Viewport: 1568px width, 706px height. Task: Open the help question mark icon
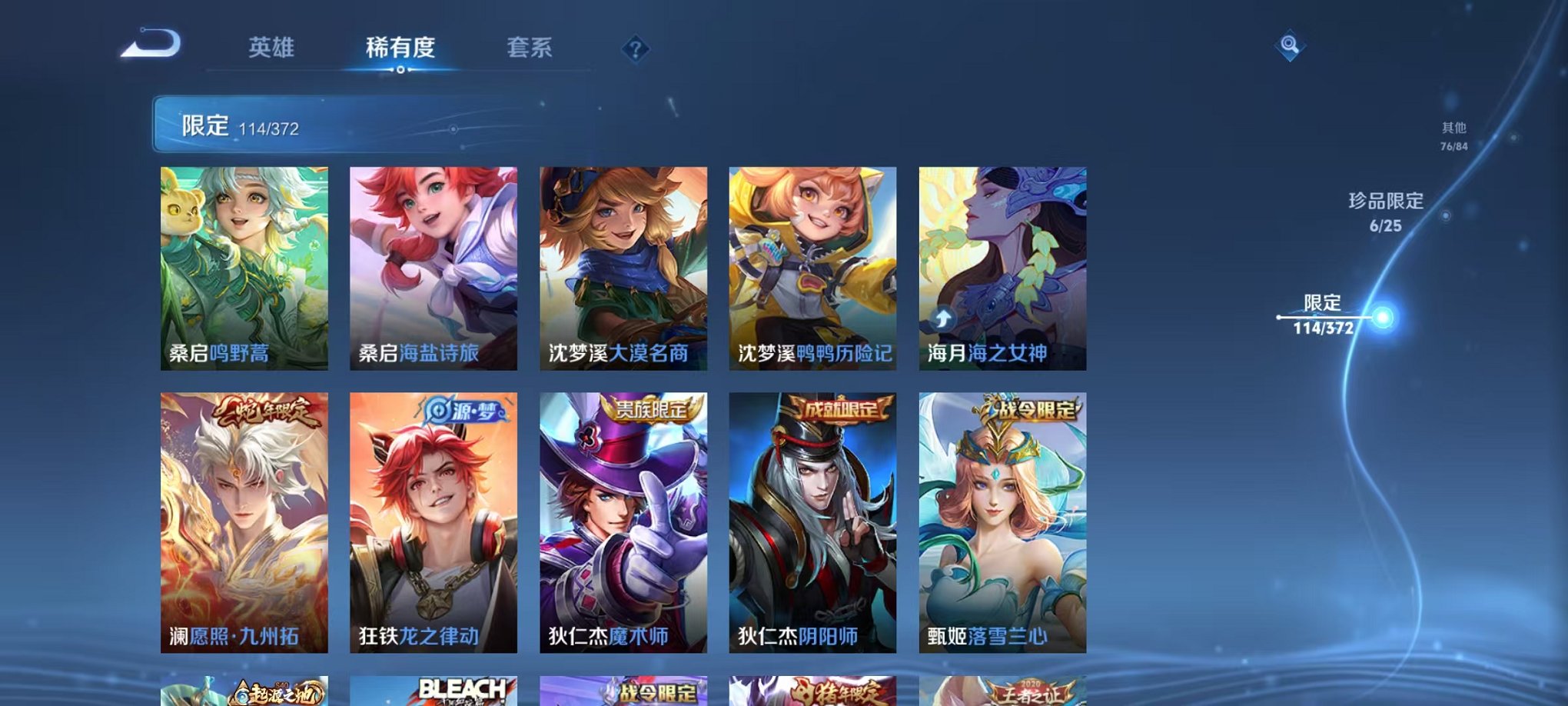[635, 50]
